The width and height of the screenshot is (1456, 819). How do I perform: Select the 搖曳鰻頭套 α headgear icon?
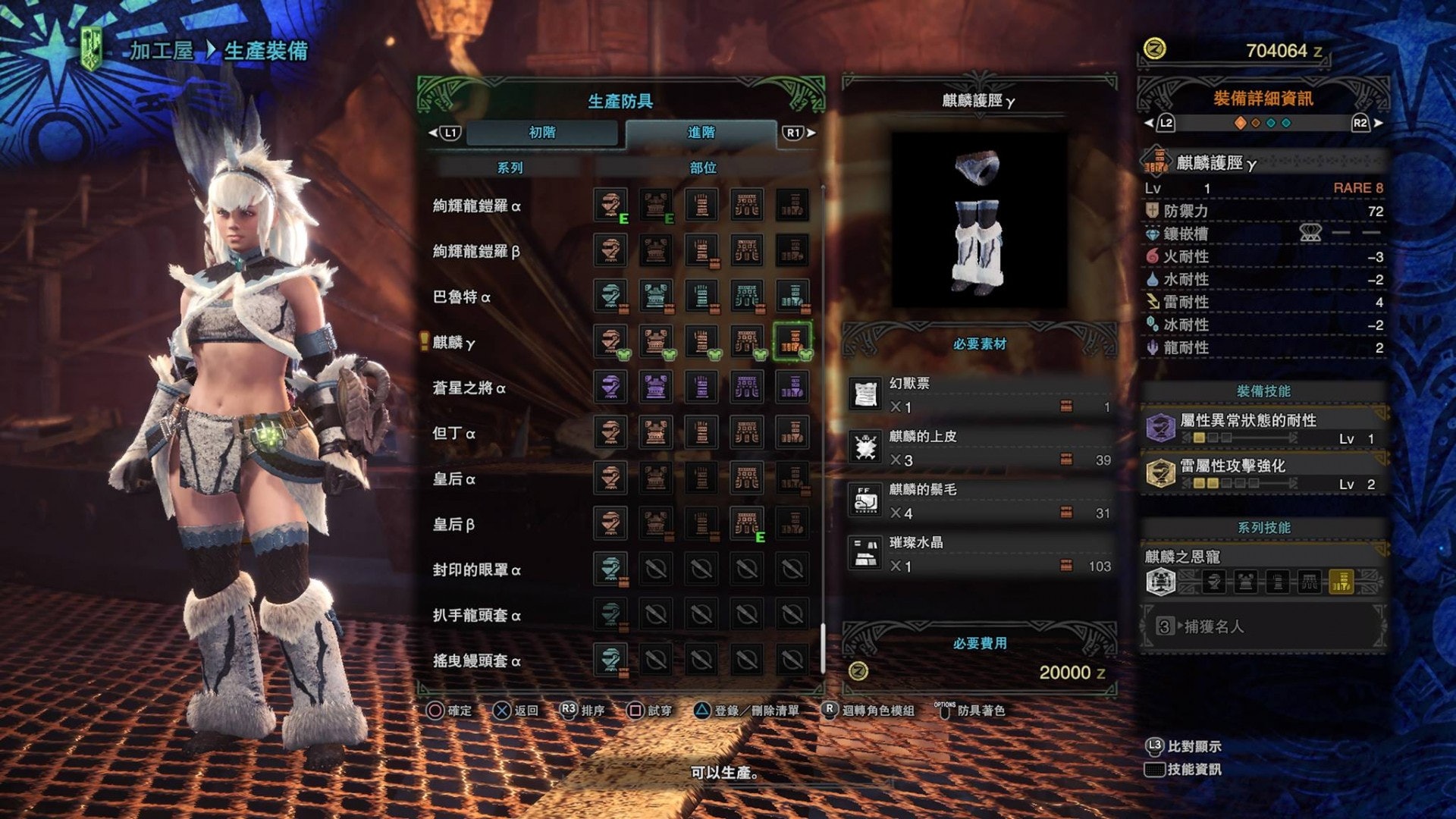tap(610, 660)
